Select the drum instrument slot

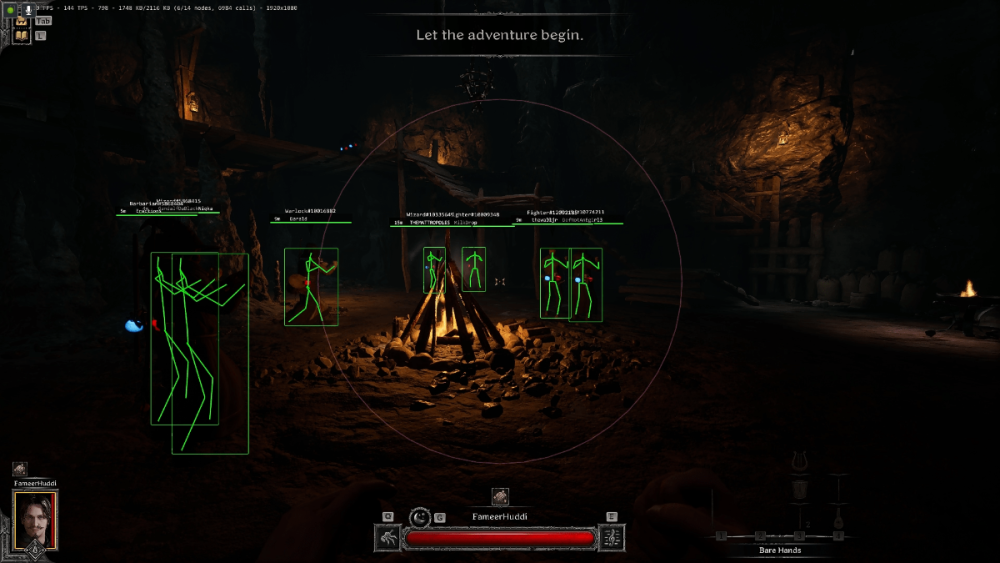pyautogui.click(x=800, y=490)
